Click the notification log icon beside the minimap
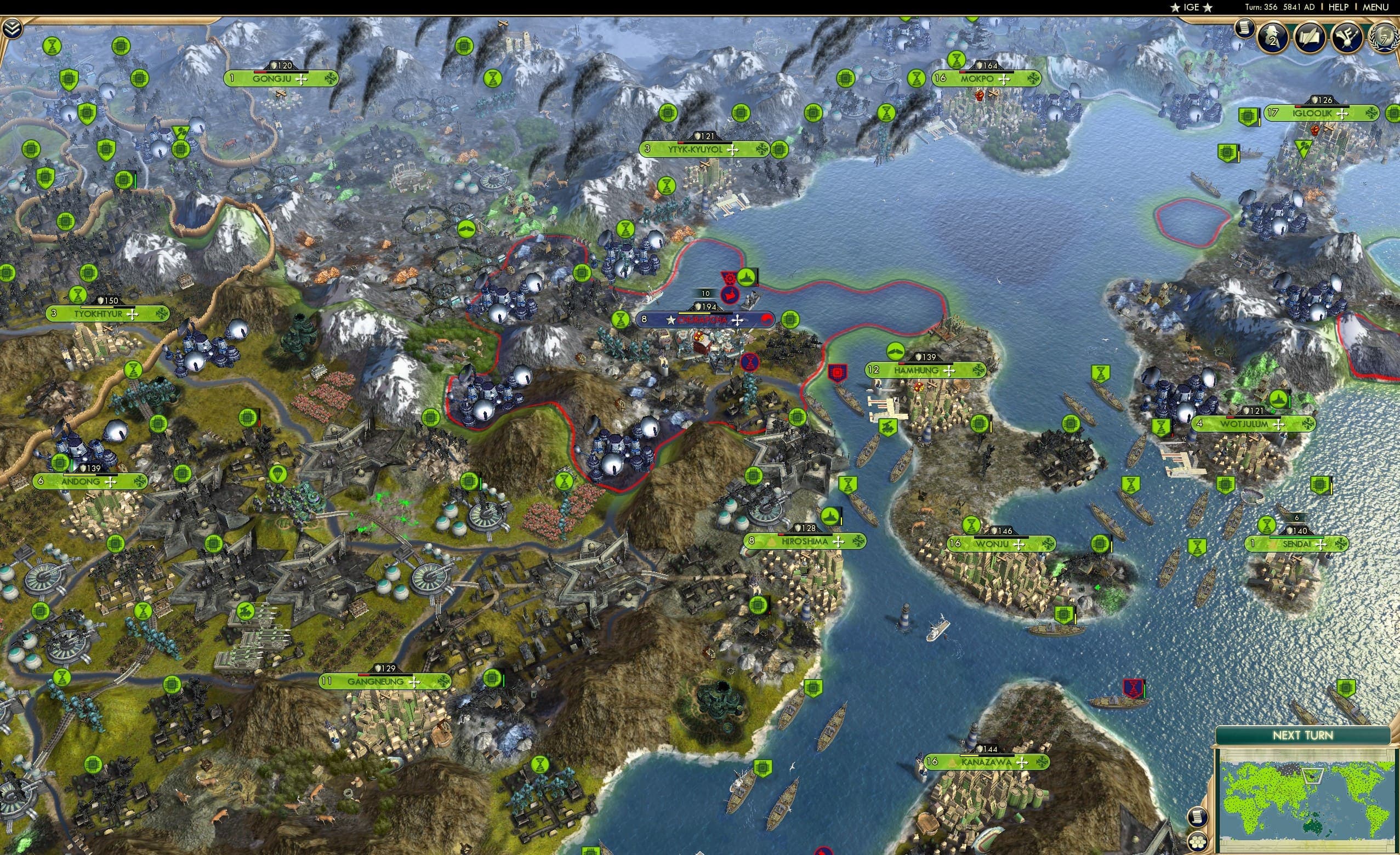This screenshot has height=855, width=1400. pyautogui.click(x=1198, y=817)
